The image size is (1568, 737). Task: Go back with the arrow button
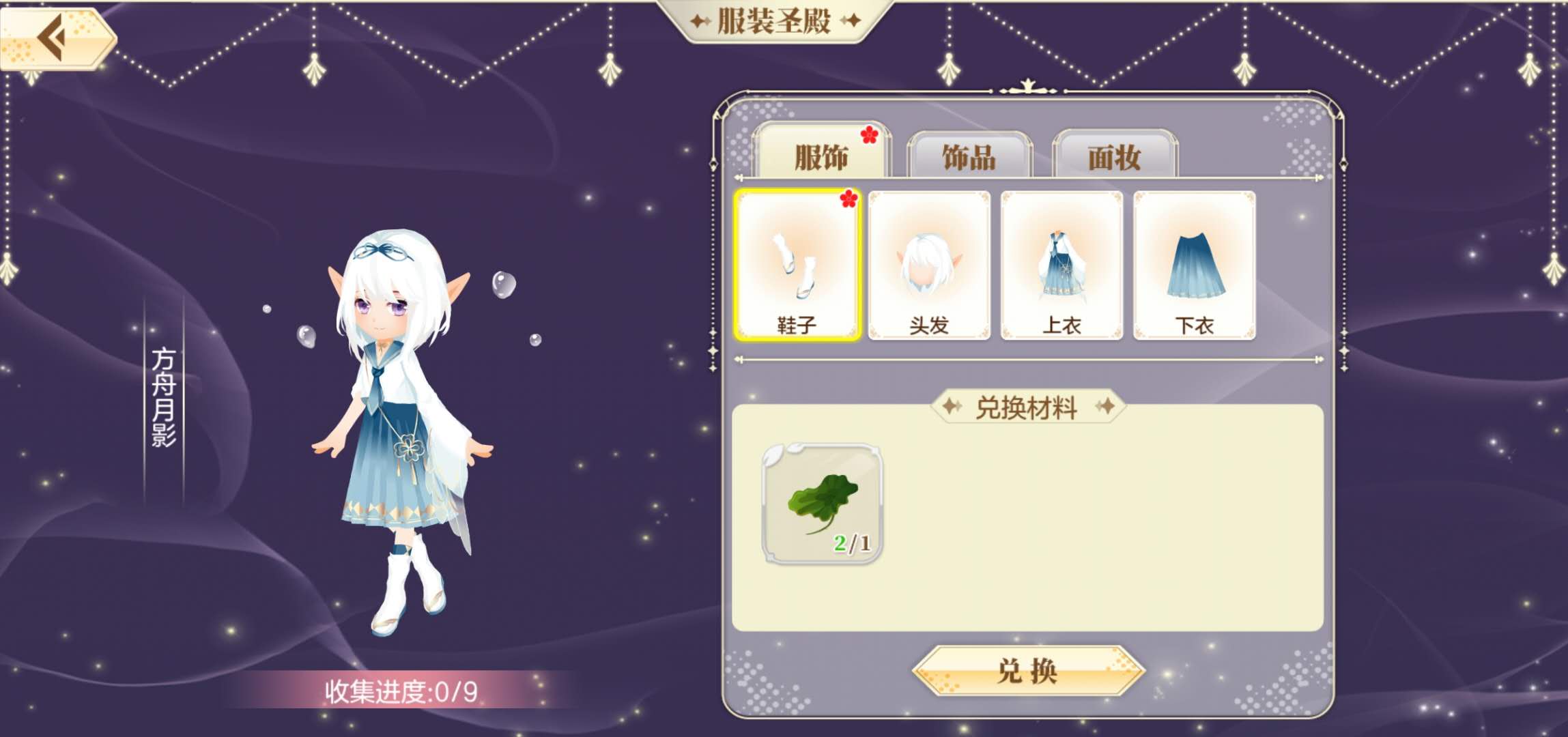click(x=56, y=38)
